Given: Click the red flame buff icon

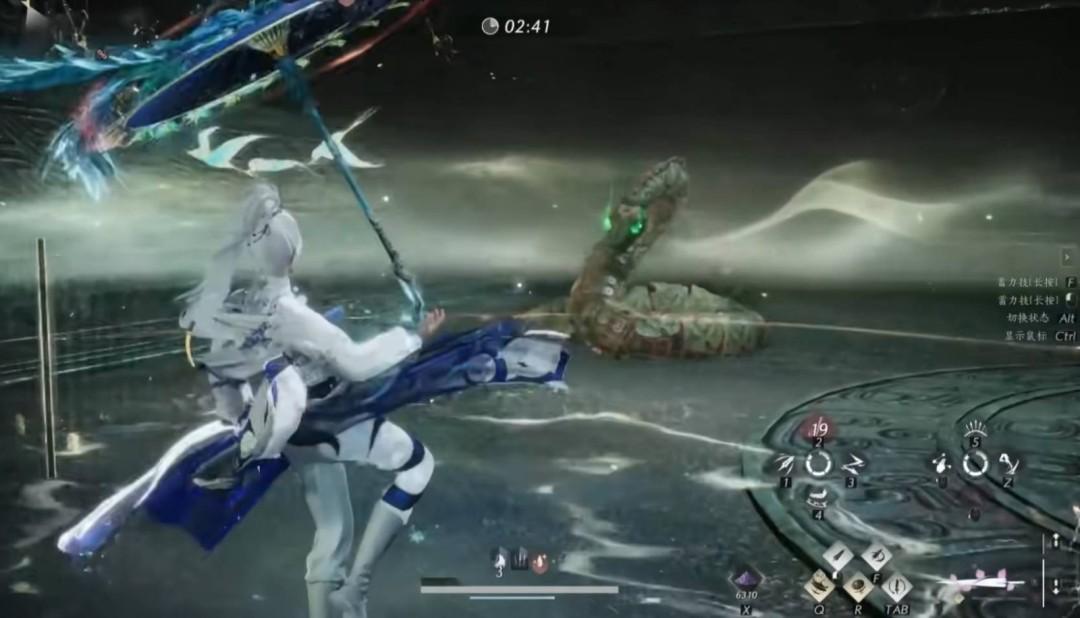Looking at the screenshot, I should (x=541, y=561).
